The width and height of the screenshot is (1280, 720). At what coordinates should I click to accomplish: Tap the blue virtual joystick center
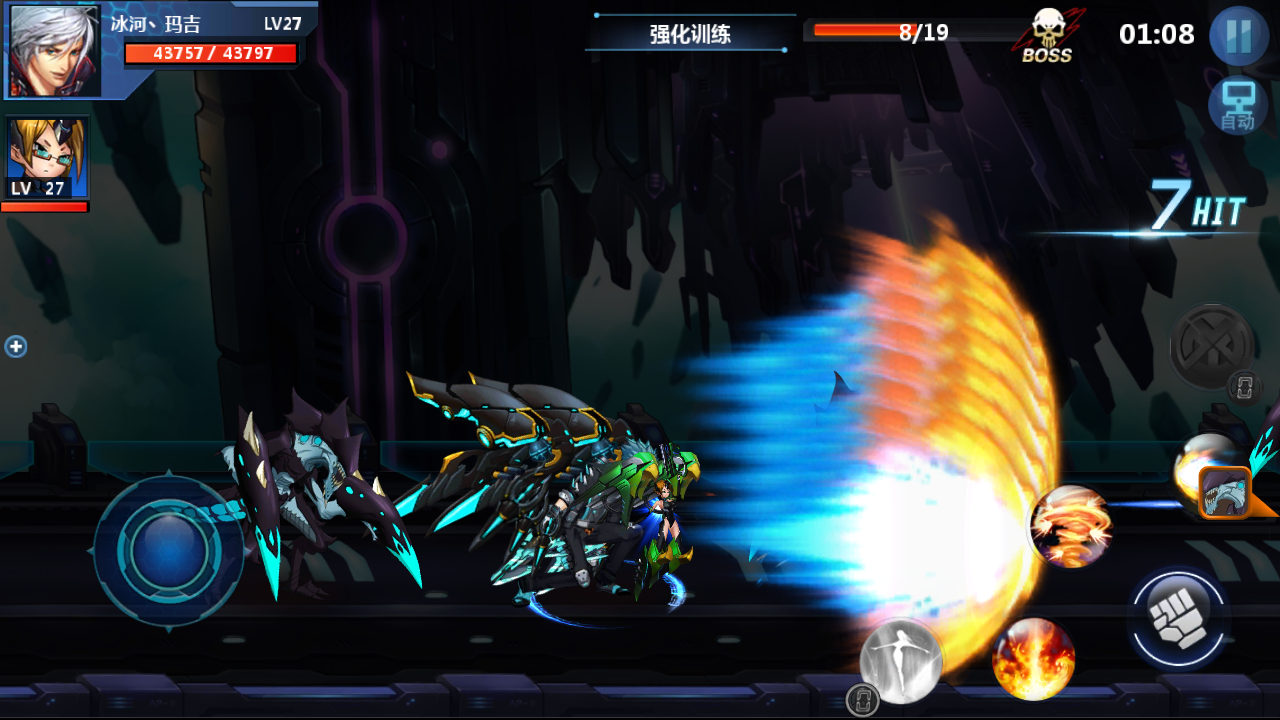[166, 550]
